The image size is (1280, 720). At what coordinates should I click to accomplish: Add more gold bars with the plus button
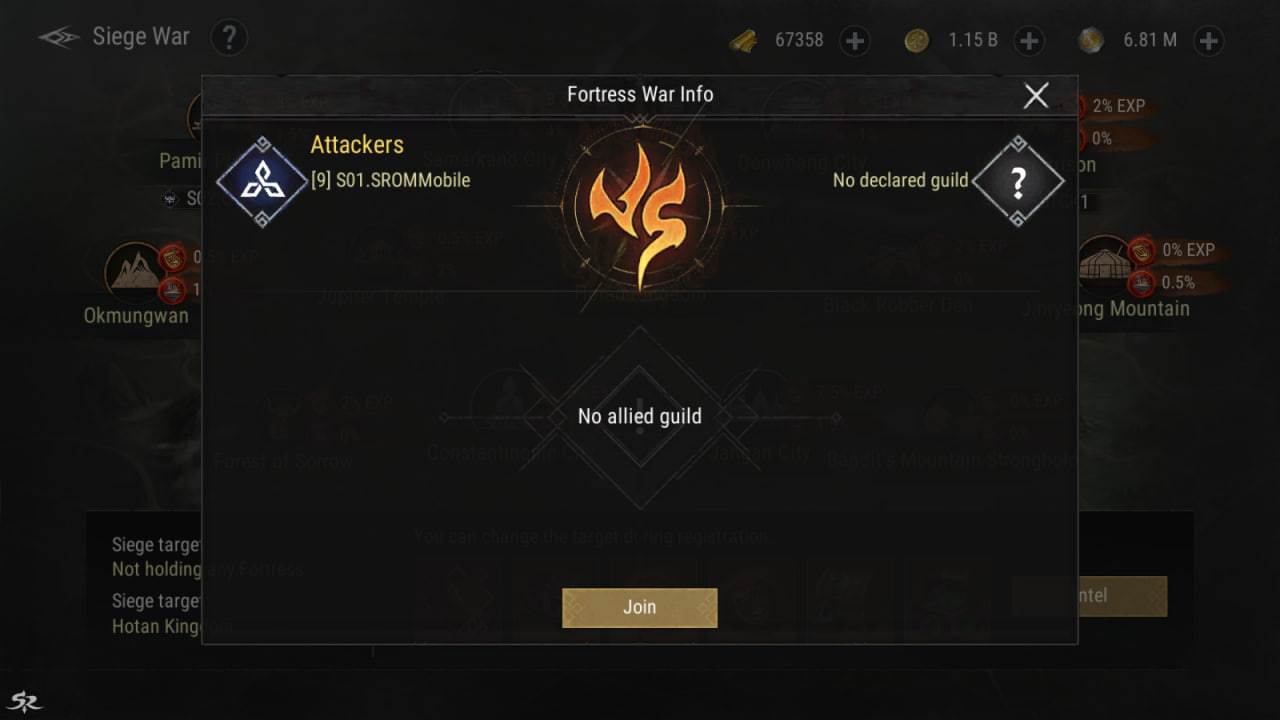(x=855, y=41)
